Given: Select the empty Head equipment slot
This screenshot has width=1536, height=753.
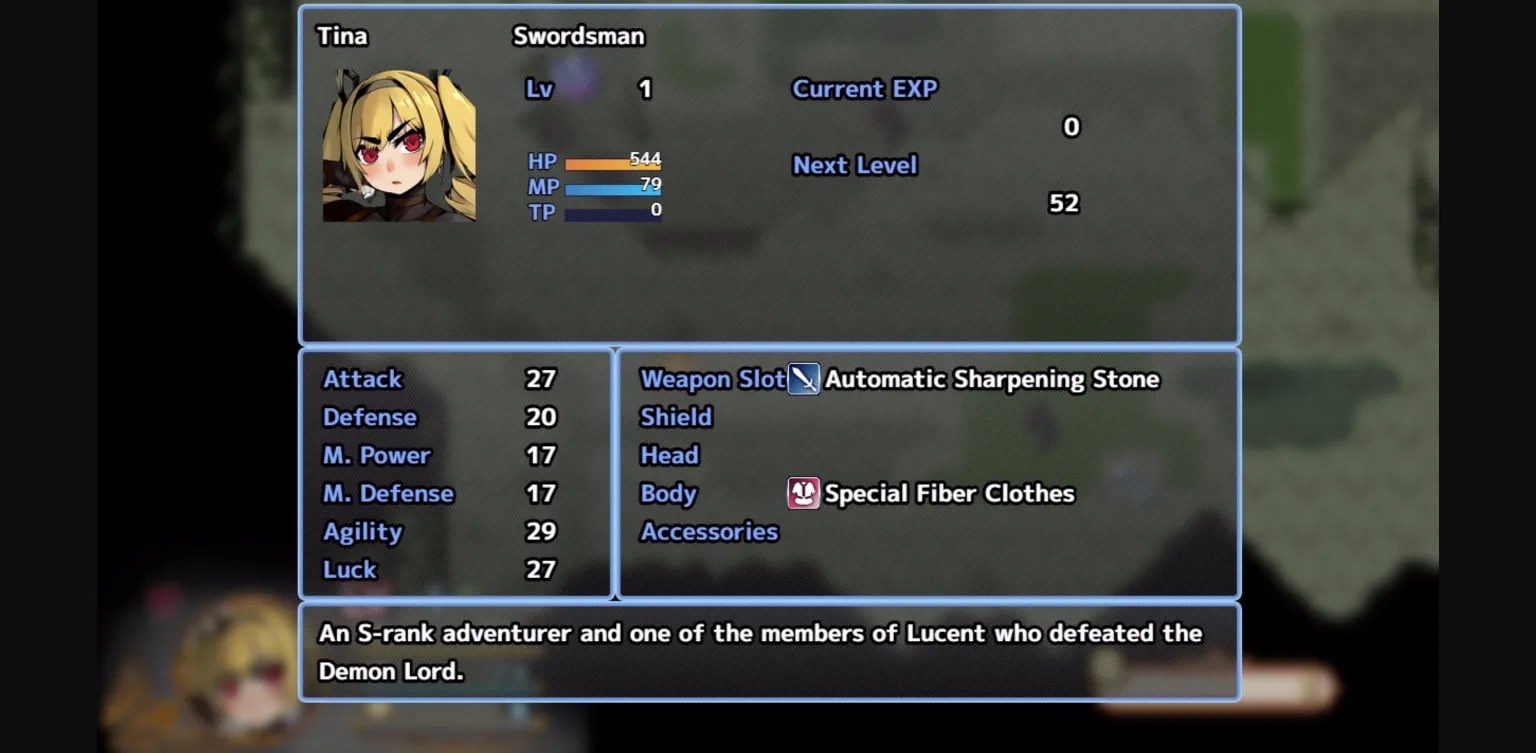Looking at the screenshot, I should coord(670,455).
